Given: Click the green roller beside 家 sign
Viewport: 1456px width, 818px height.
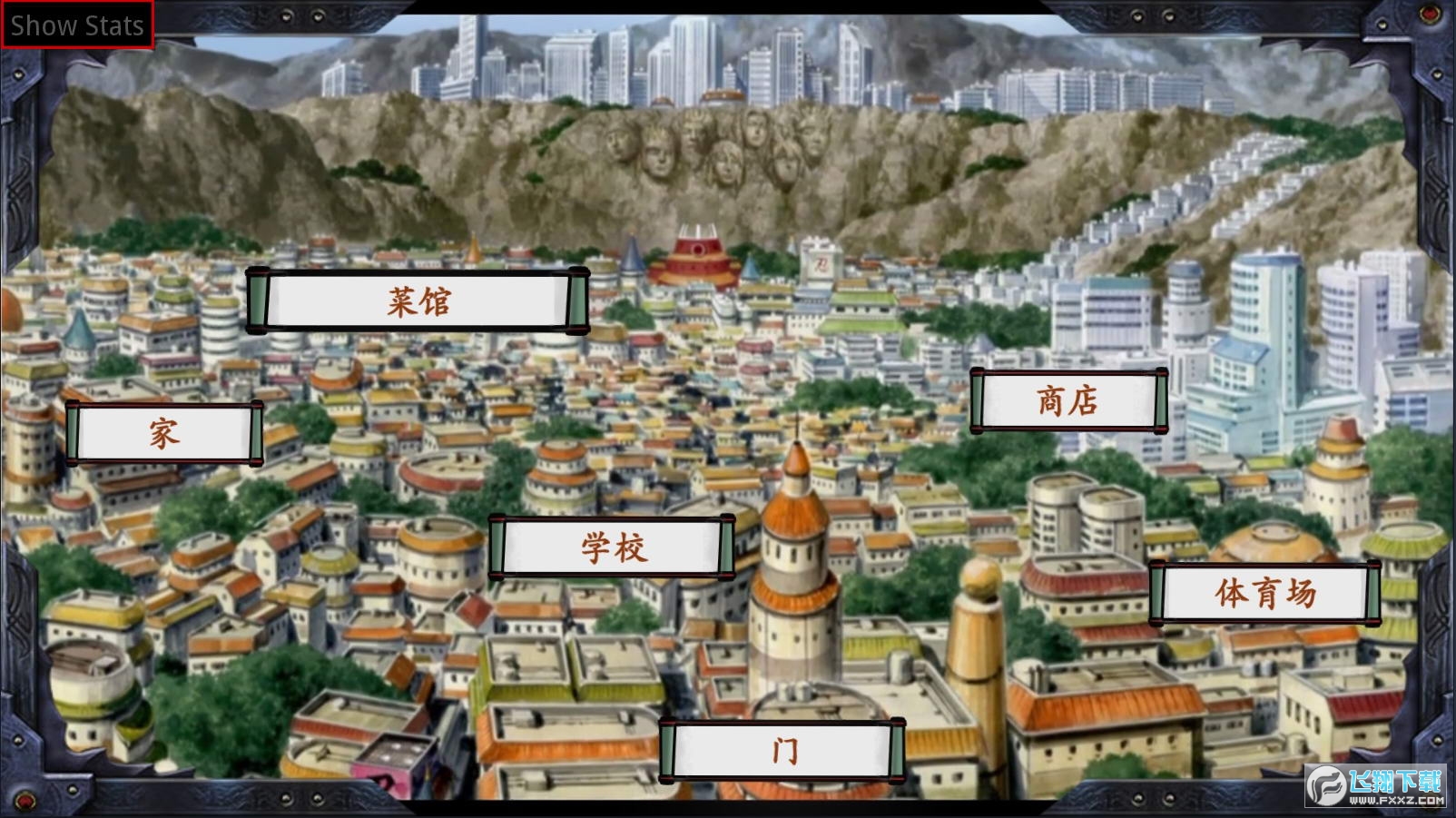Looking at the screenshot, I should tap(74, 434).
